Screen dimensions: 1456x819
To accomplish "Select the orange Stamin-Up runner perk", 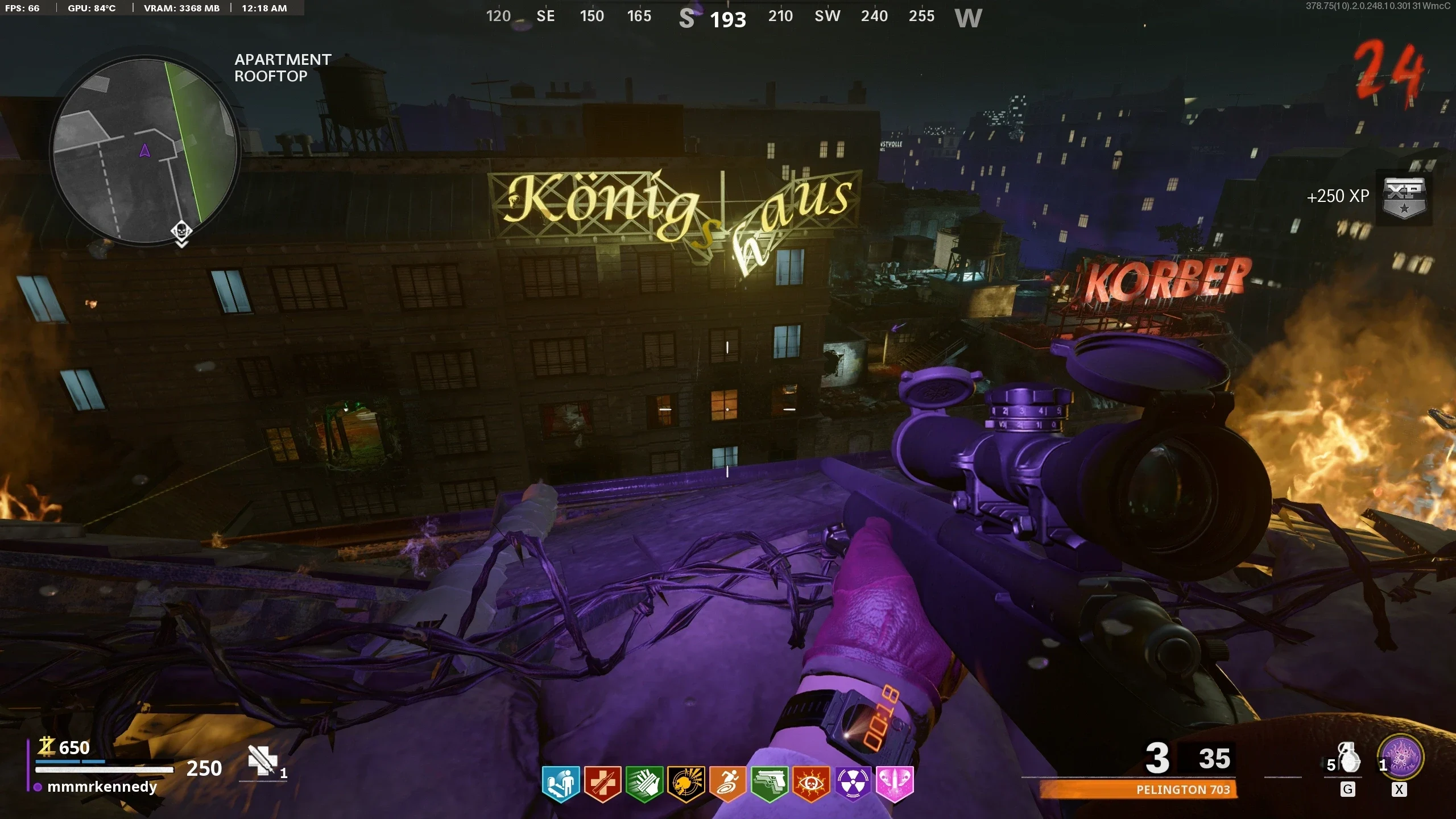I will pyautogui.click(x=728, y=783).
